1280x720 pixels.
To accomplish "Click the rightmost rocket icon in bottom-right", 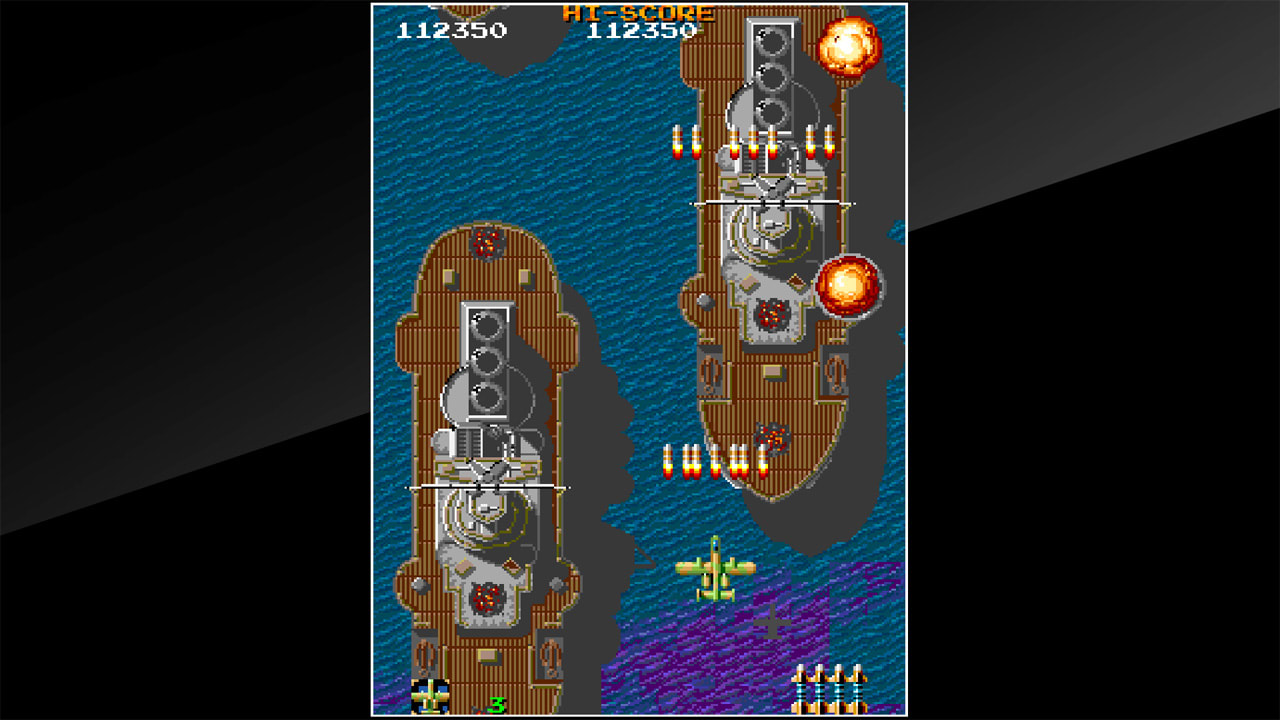I will click(x=860, y=690).
